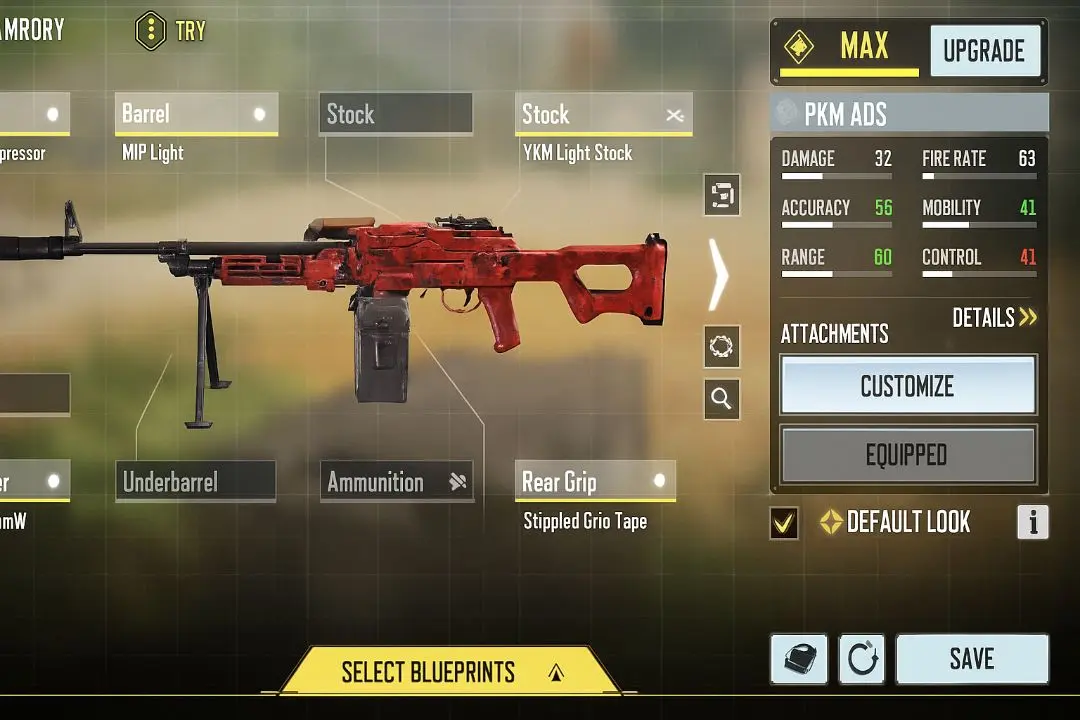The width and height of the screenshot is (1080, 720).
Task: Open the weapon Upgrade panel
Action: tap(984, 51)
